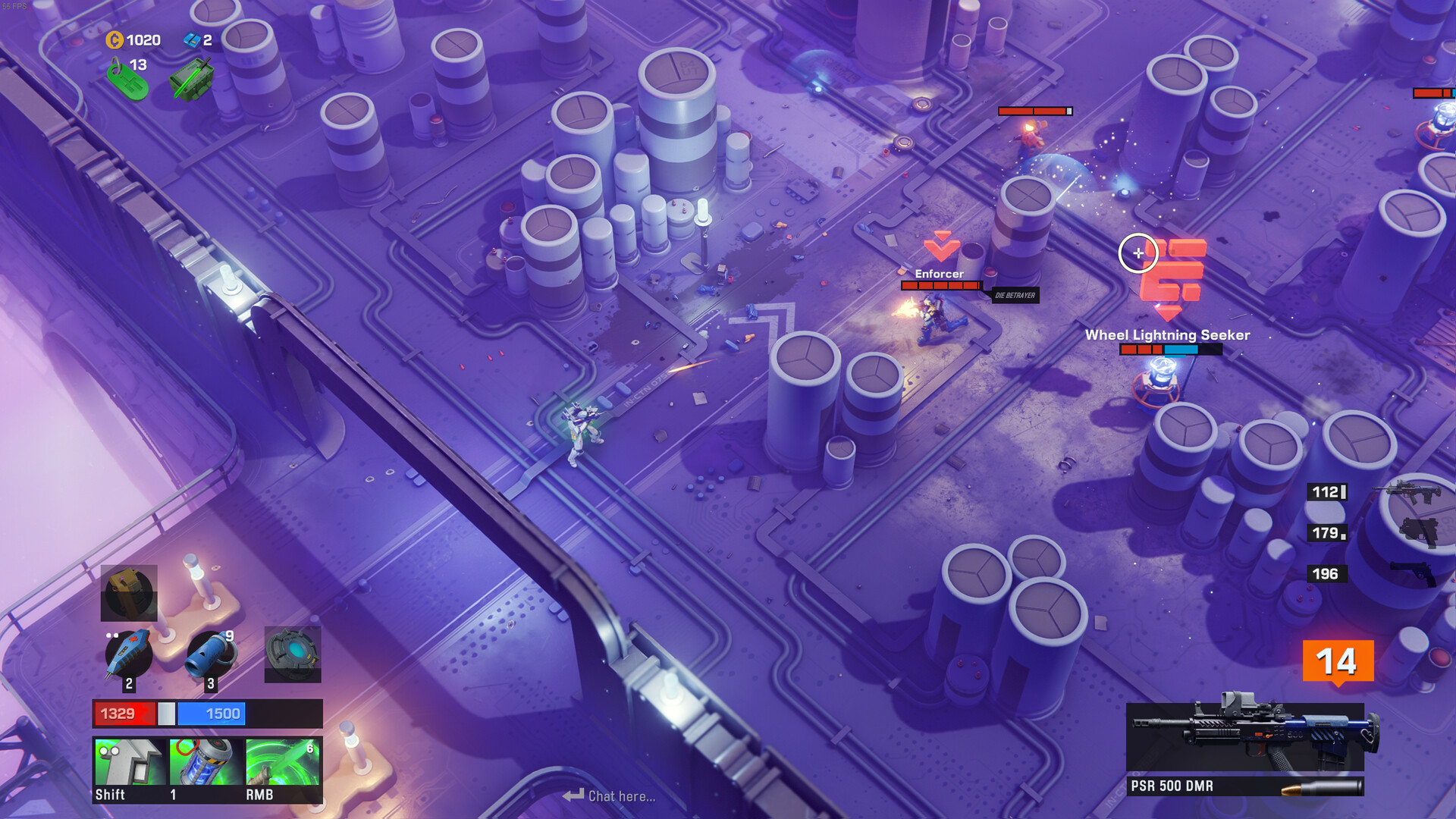Click the Wheel Lightning Seeker nameplate
This screenshot has height=819, width=1456.
[x=1168, y=334]
